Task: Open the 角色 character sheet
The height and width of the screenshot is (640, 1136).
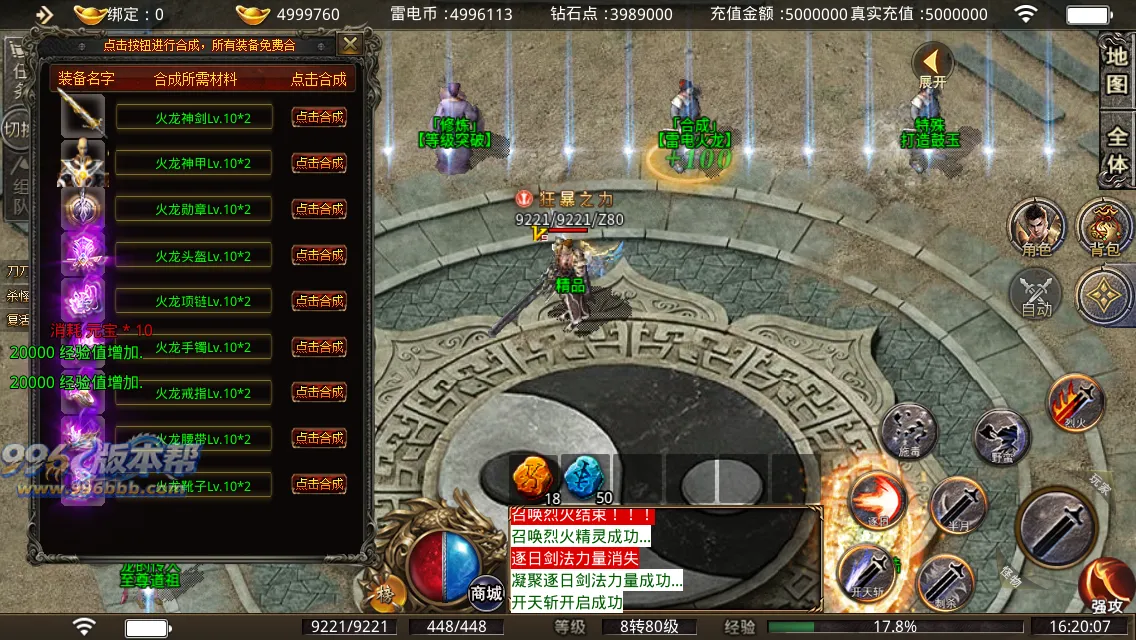Action: (1036, 226)
